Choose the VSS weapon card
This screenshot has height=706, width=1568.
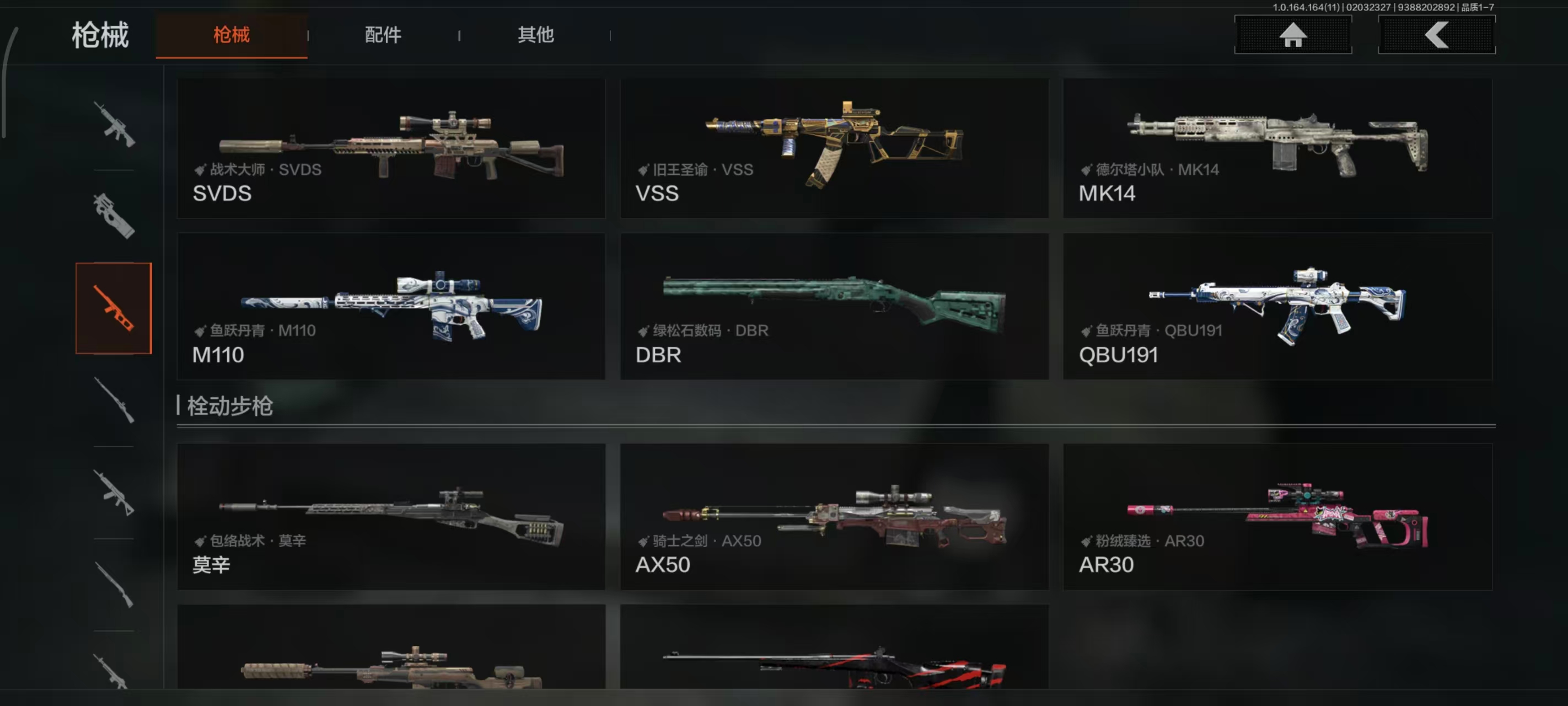834,148
